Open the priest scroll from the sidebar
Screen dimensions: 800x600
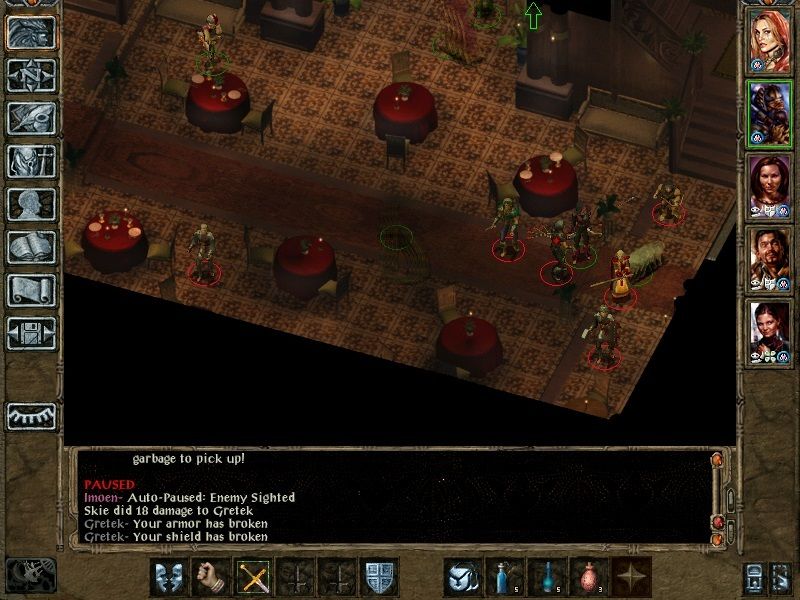(31, 289)
